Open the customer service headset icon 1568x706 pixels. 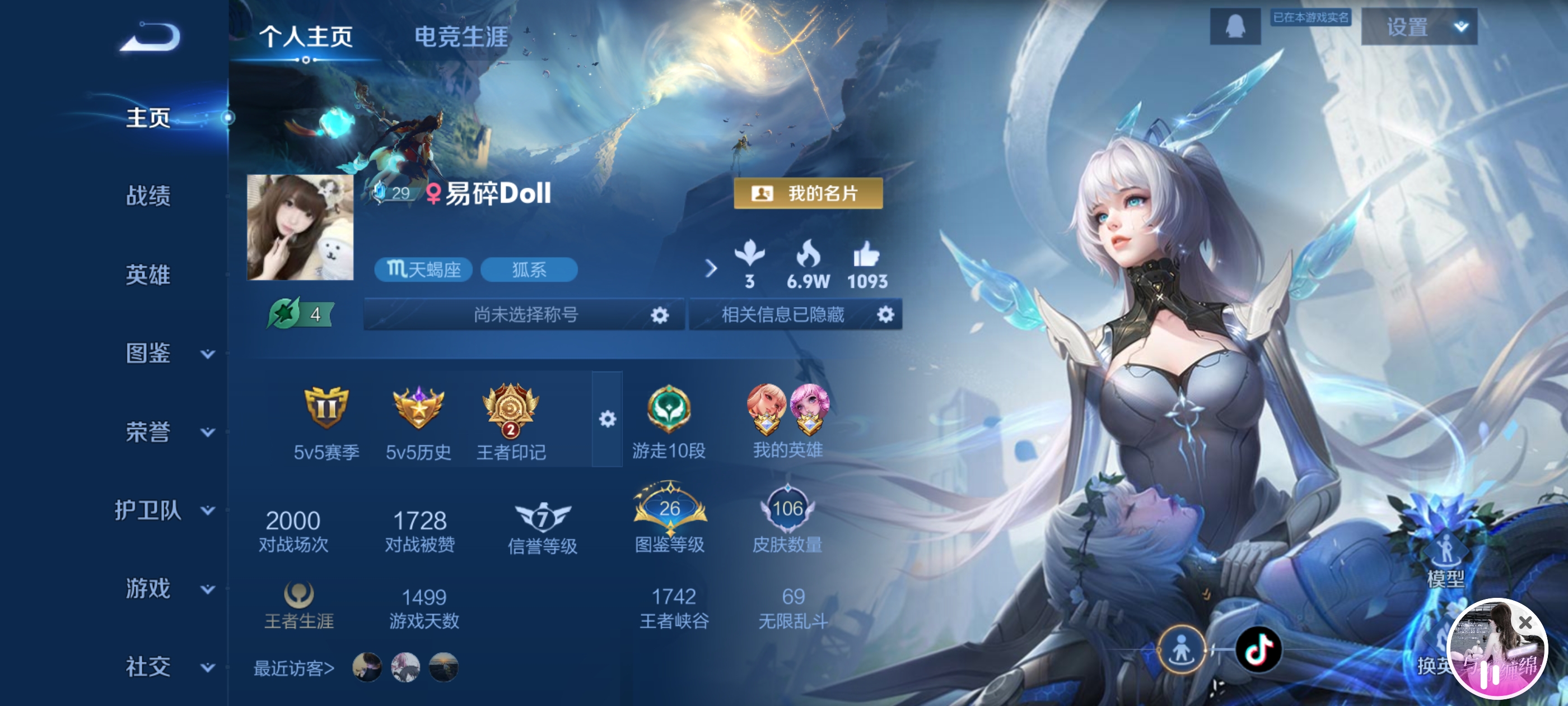click(x=1235, y=26)
